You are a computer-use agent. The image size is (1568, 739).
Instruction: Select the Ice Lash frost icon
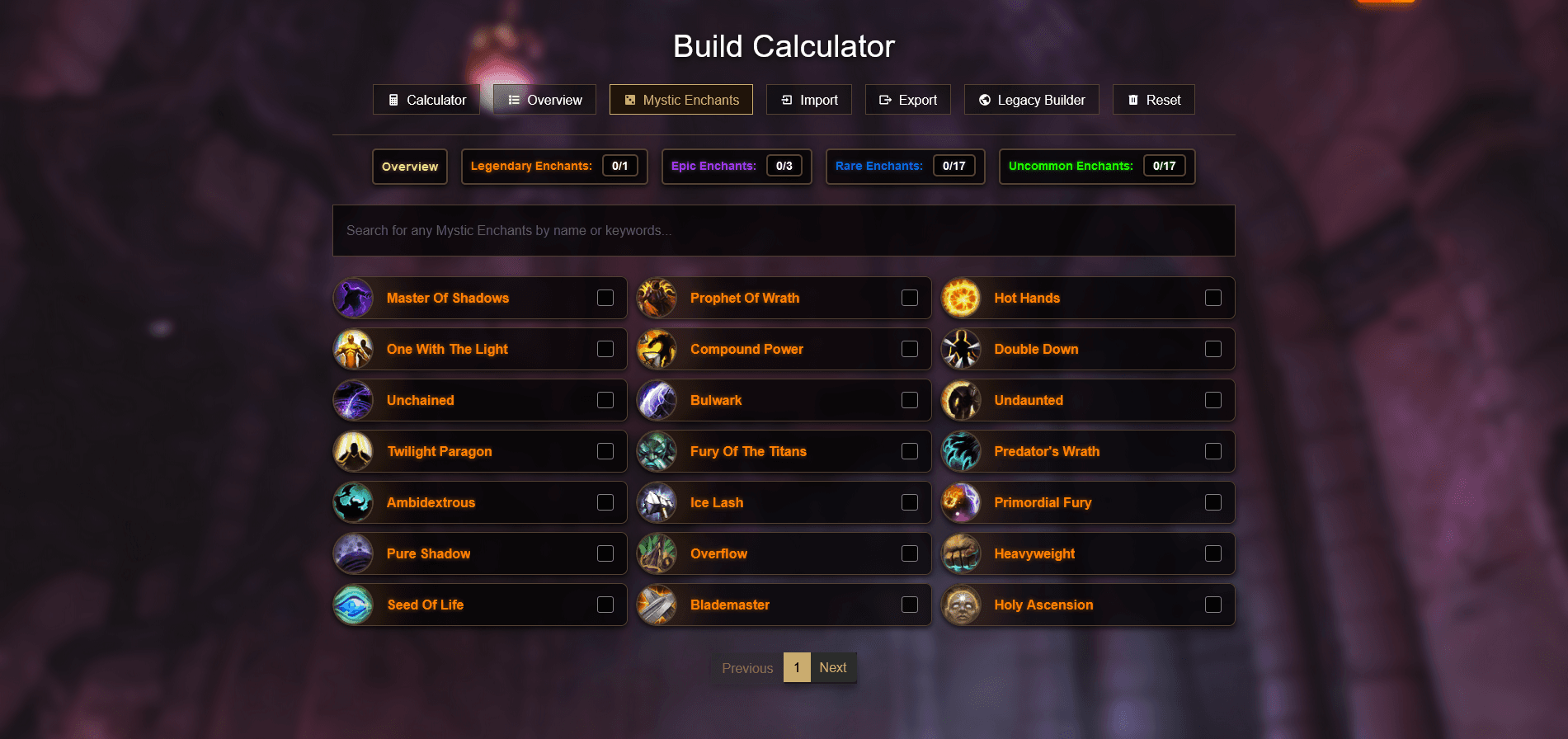click(657, 502)
